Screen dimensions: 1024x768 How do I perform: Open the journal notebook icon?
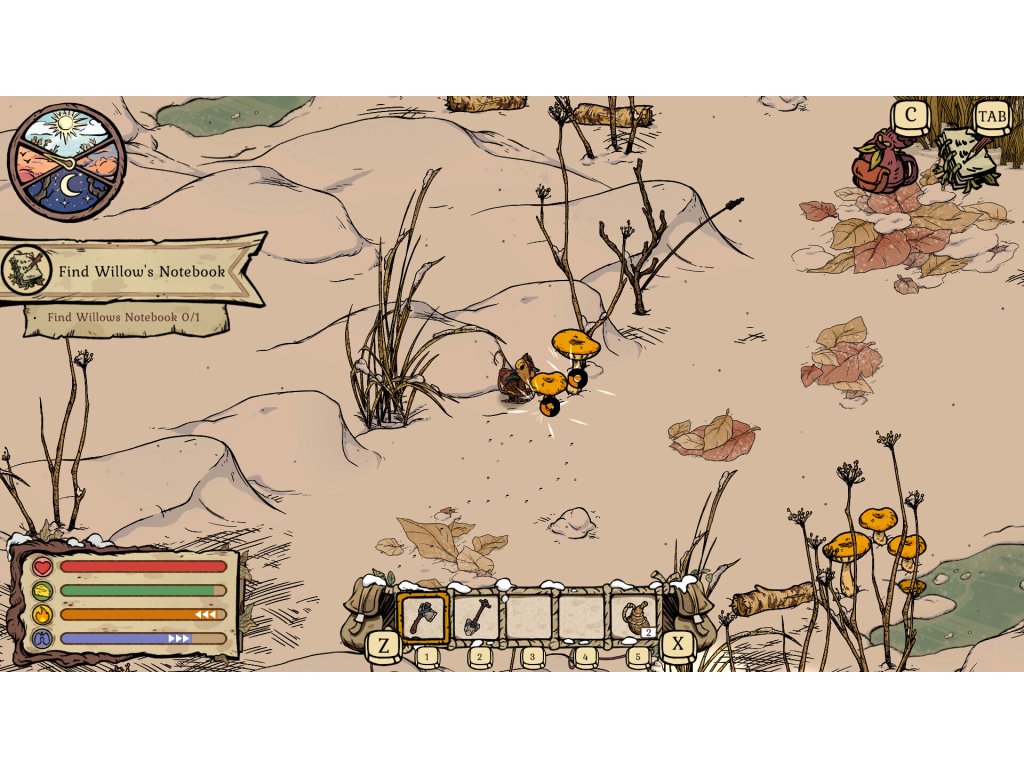click(965, 159)
